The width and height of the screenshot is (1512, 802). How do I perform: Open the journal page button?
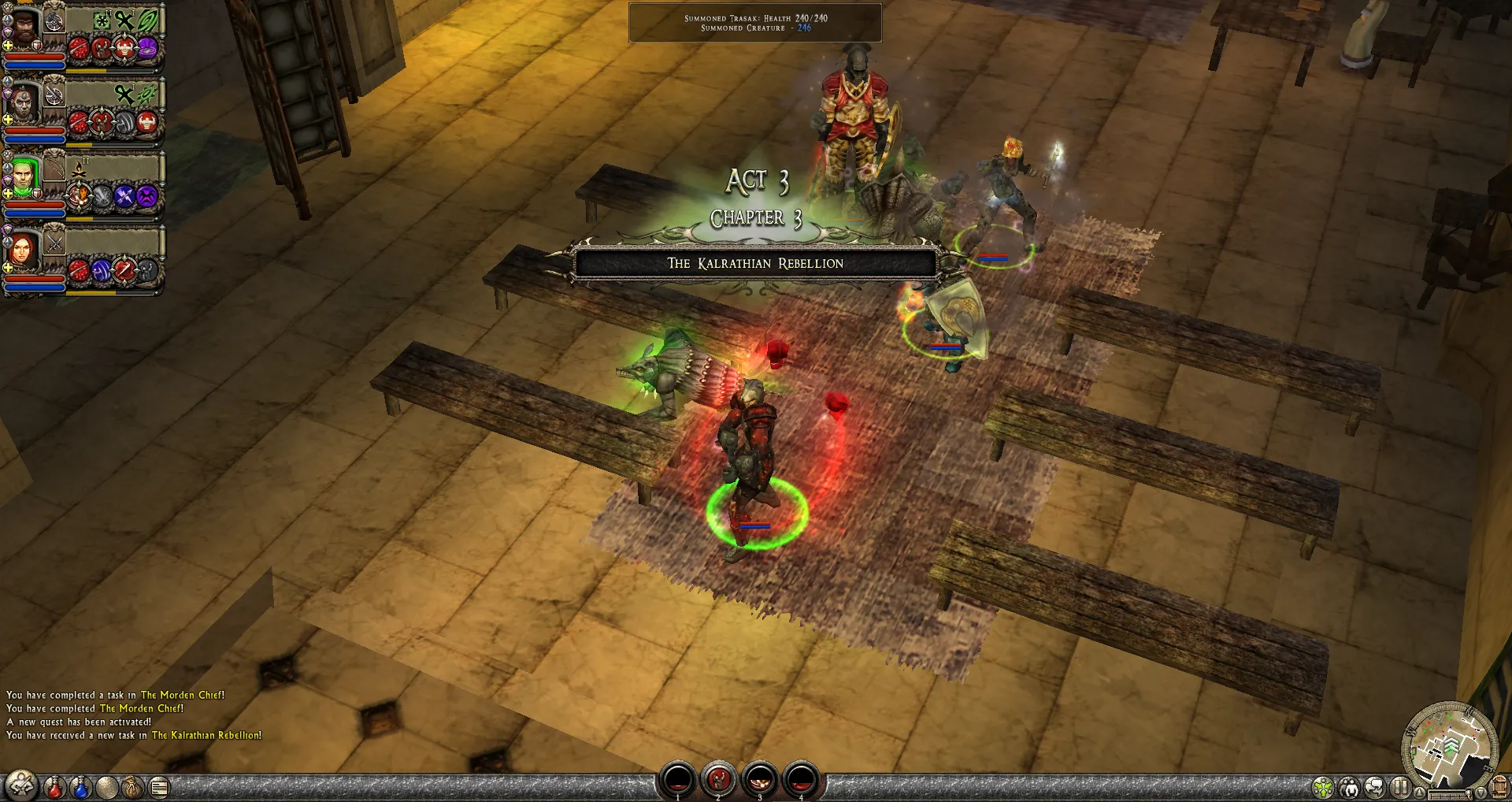pyautogui.click(x=159, y=786)
